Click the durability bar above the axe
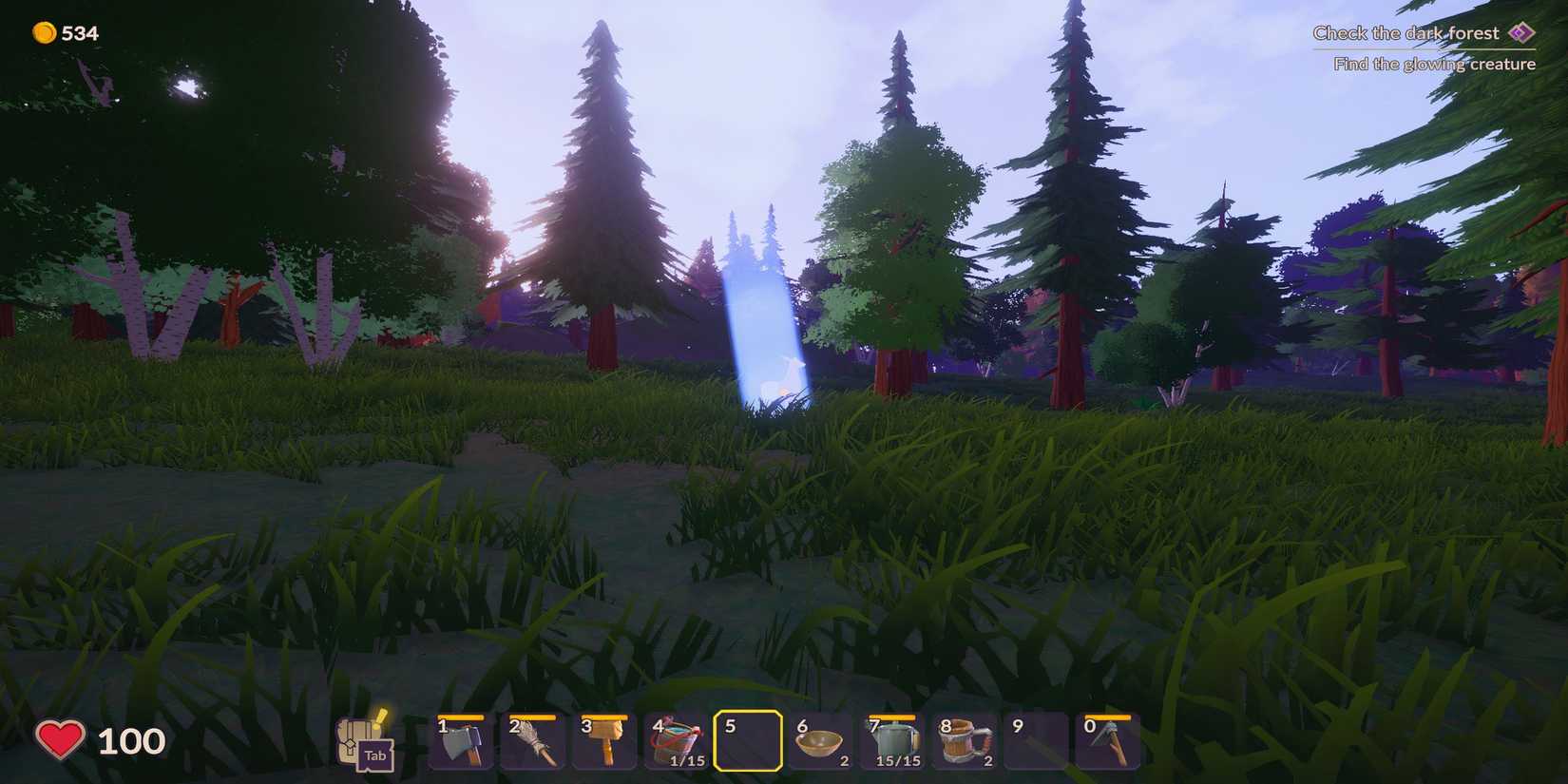The height and width of the screenshot is (784, 1568). (x=459, y=719)
